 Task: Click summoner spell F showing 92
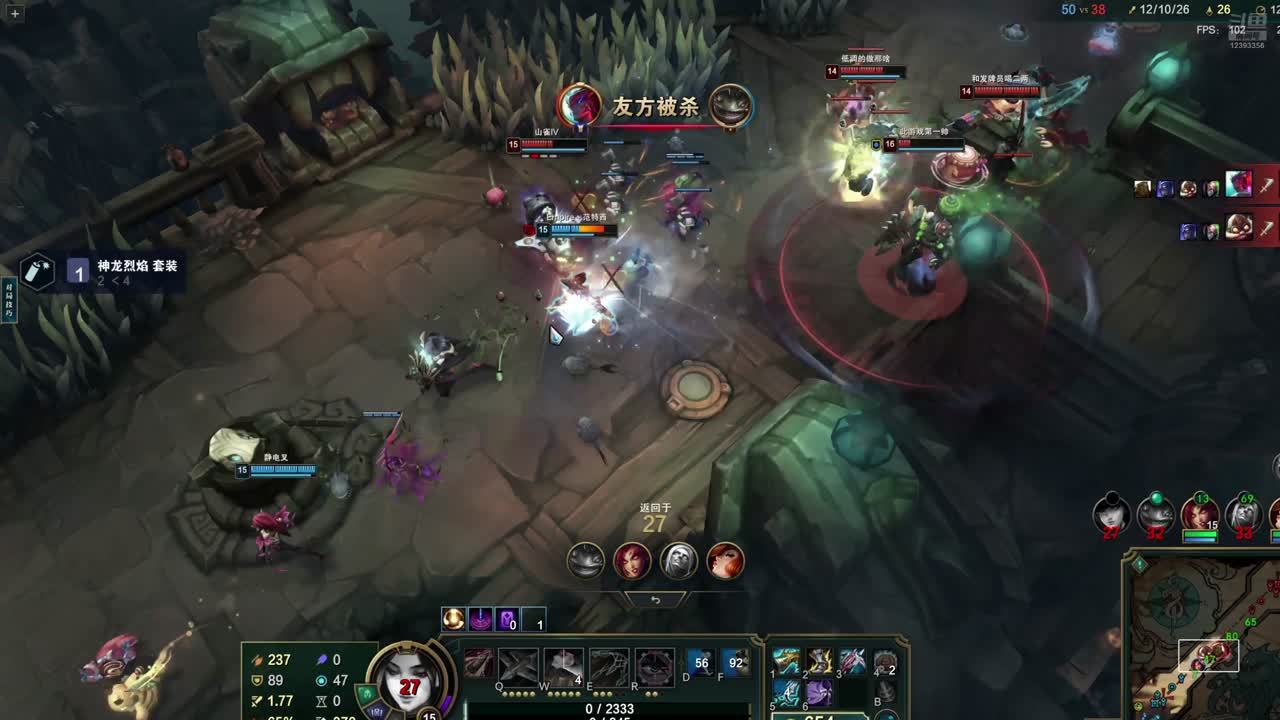coord(737,662)
